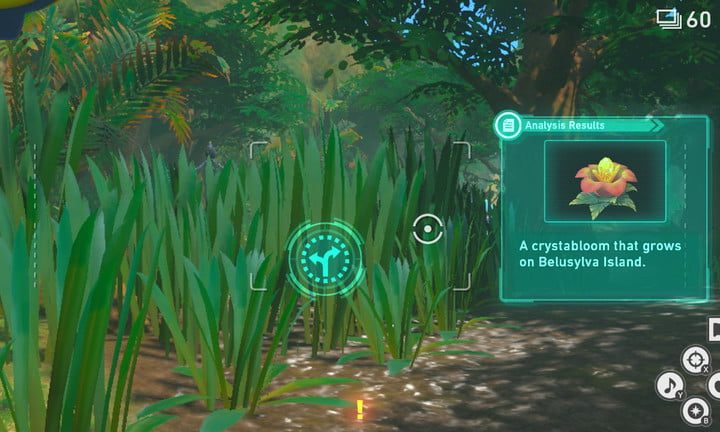Screen dimensions: 720x432
Task: Click the crystabloom thumbnail in Analysis Results
Action: 605,182
